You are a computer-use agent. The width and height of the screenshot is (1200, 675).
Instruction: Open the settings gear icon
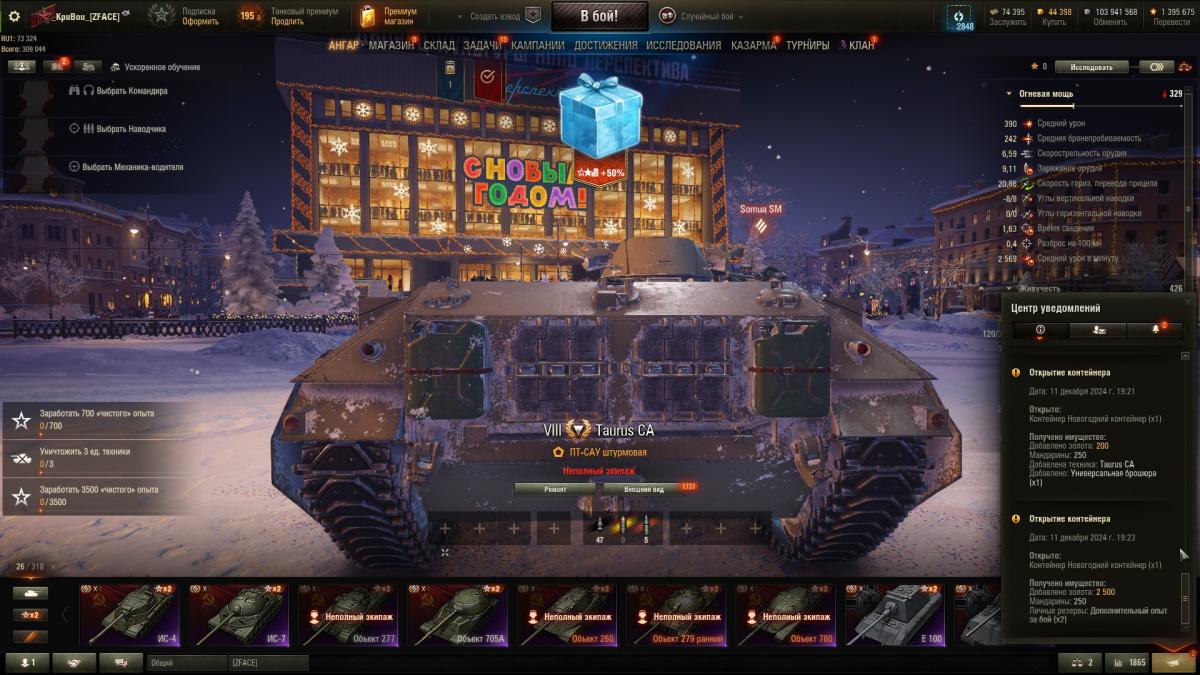click(x=14, y=16)
